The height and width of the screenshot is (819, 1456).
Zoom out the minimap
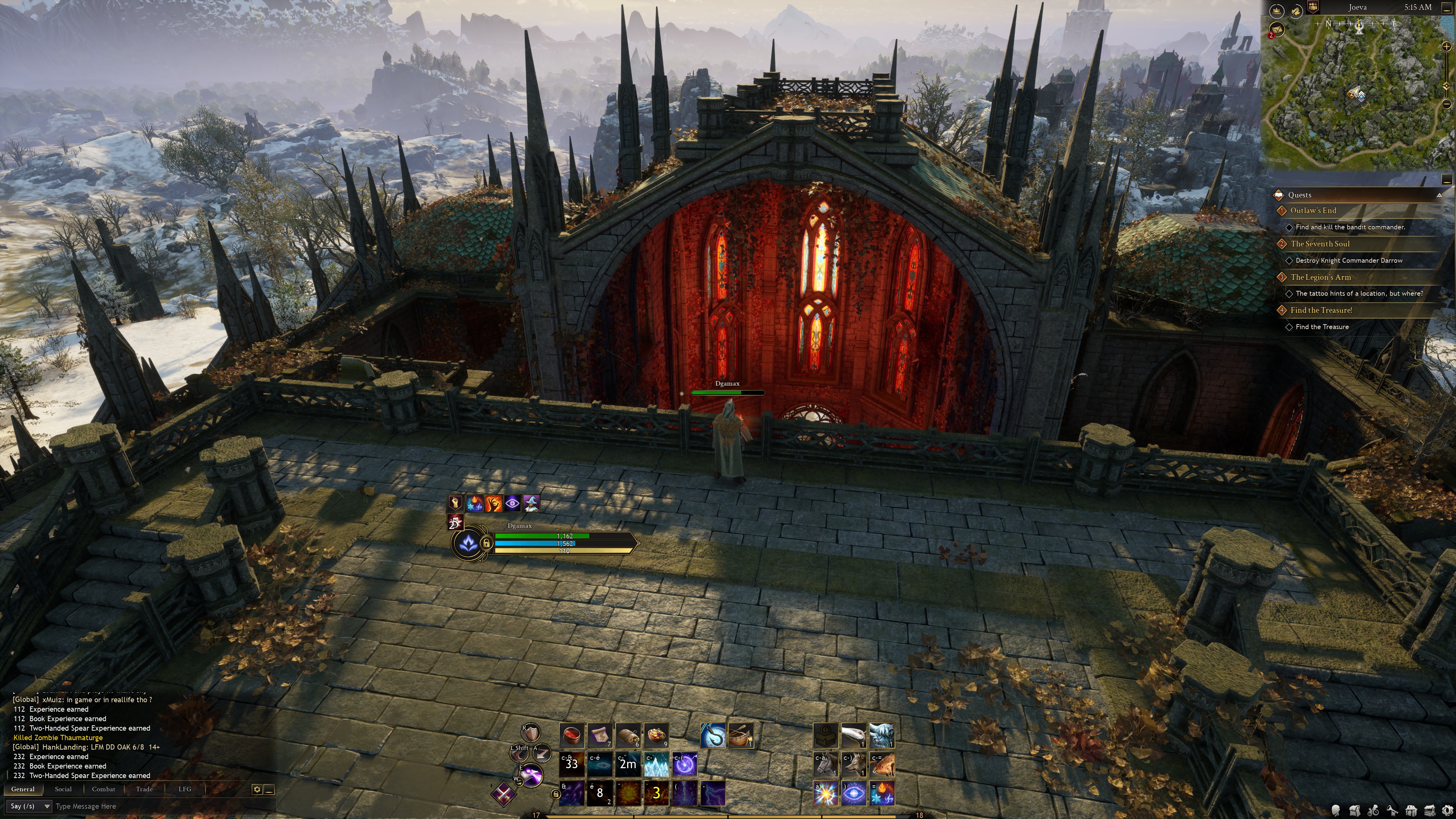[1447, 104]
